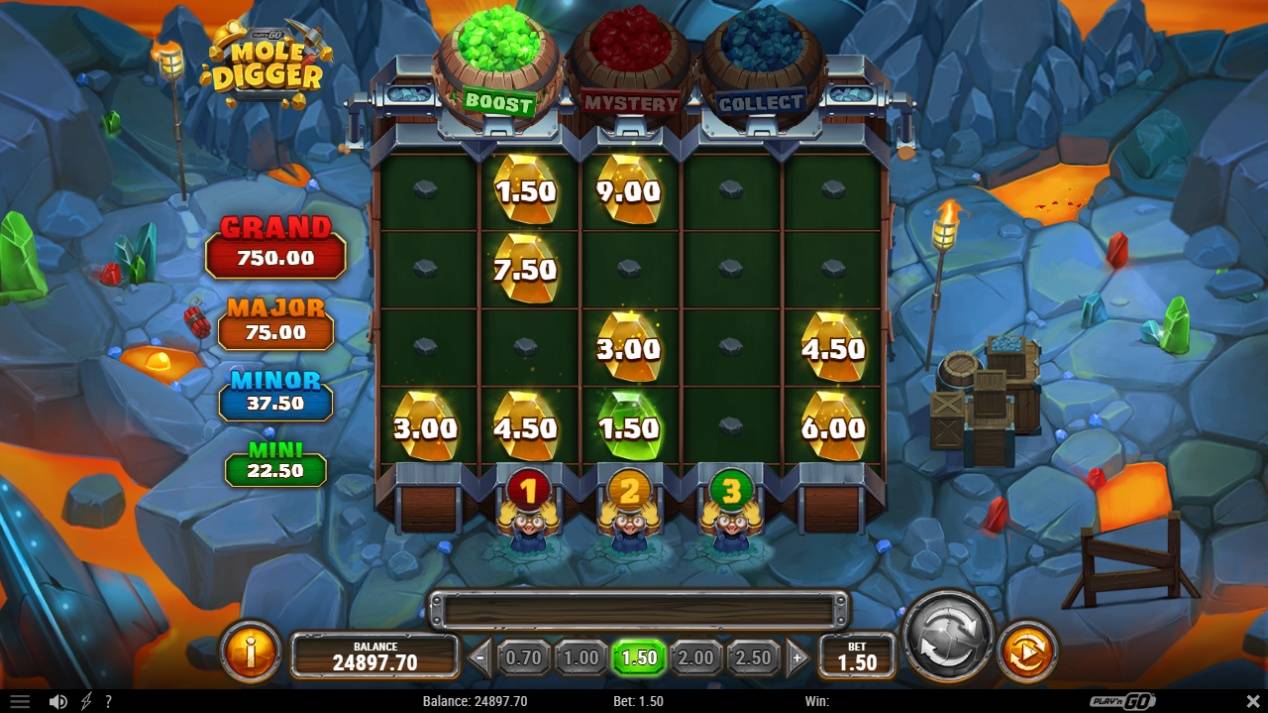Decrease bet options with the left arrow

click(480, 658)
